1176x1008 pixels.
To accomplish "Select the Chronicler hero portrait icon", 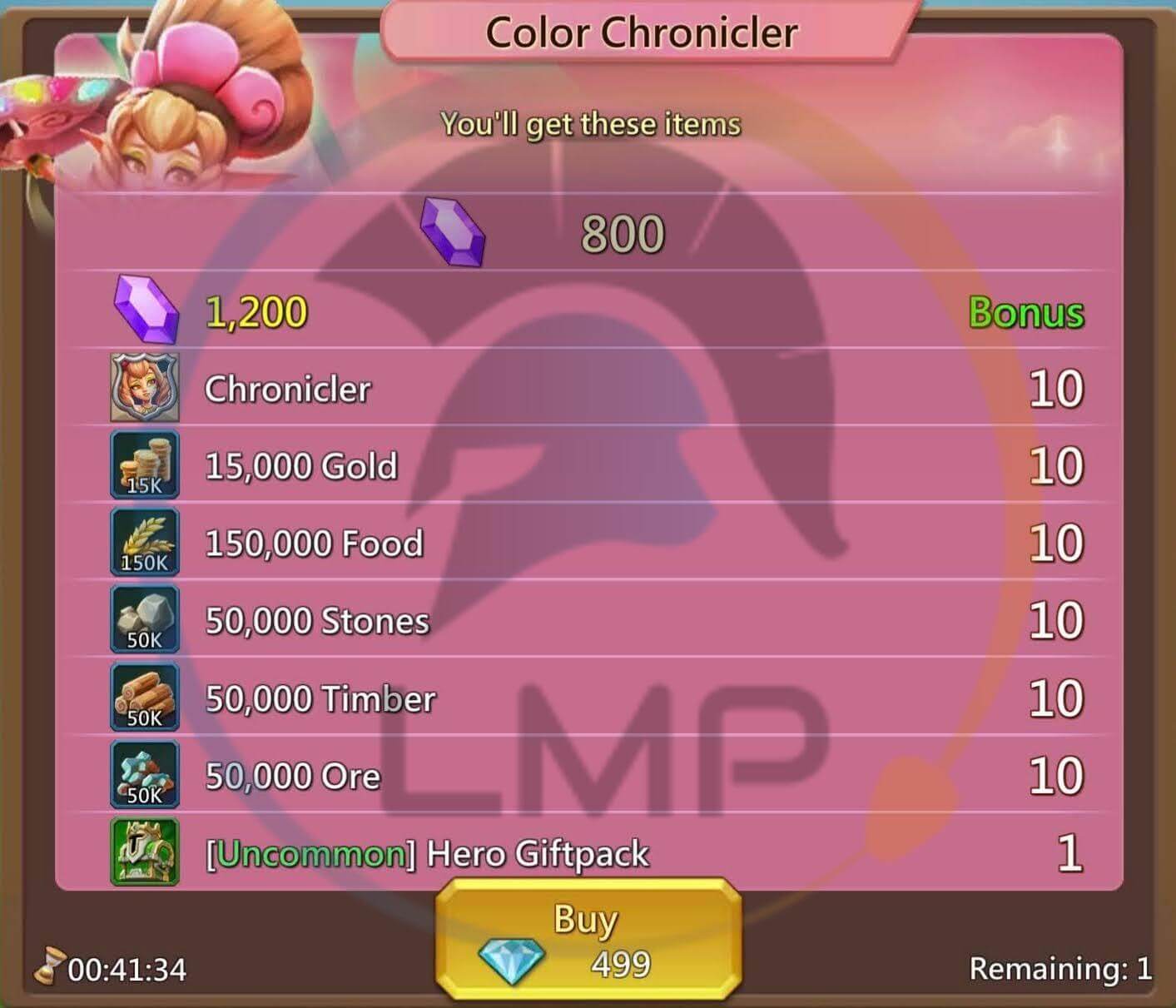I will click(x=143, y=387).
